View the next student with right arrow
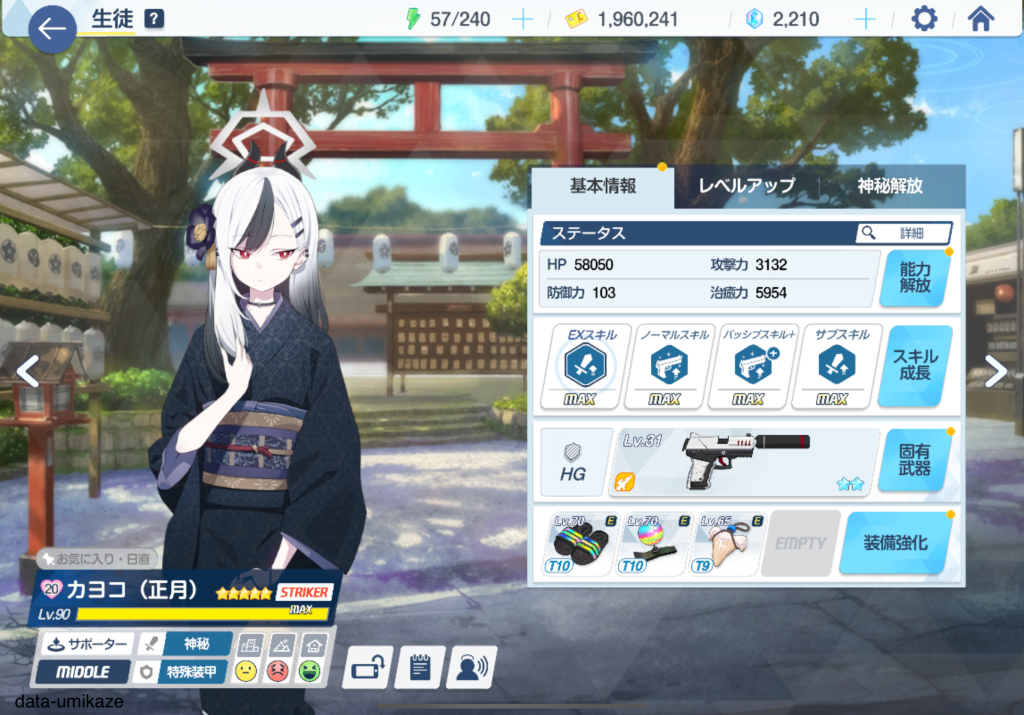The height and width of the screenshot is (715, 1024). [996, 372]
